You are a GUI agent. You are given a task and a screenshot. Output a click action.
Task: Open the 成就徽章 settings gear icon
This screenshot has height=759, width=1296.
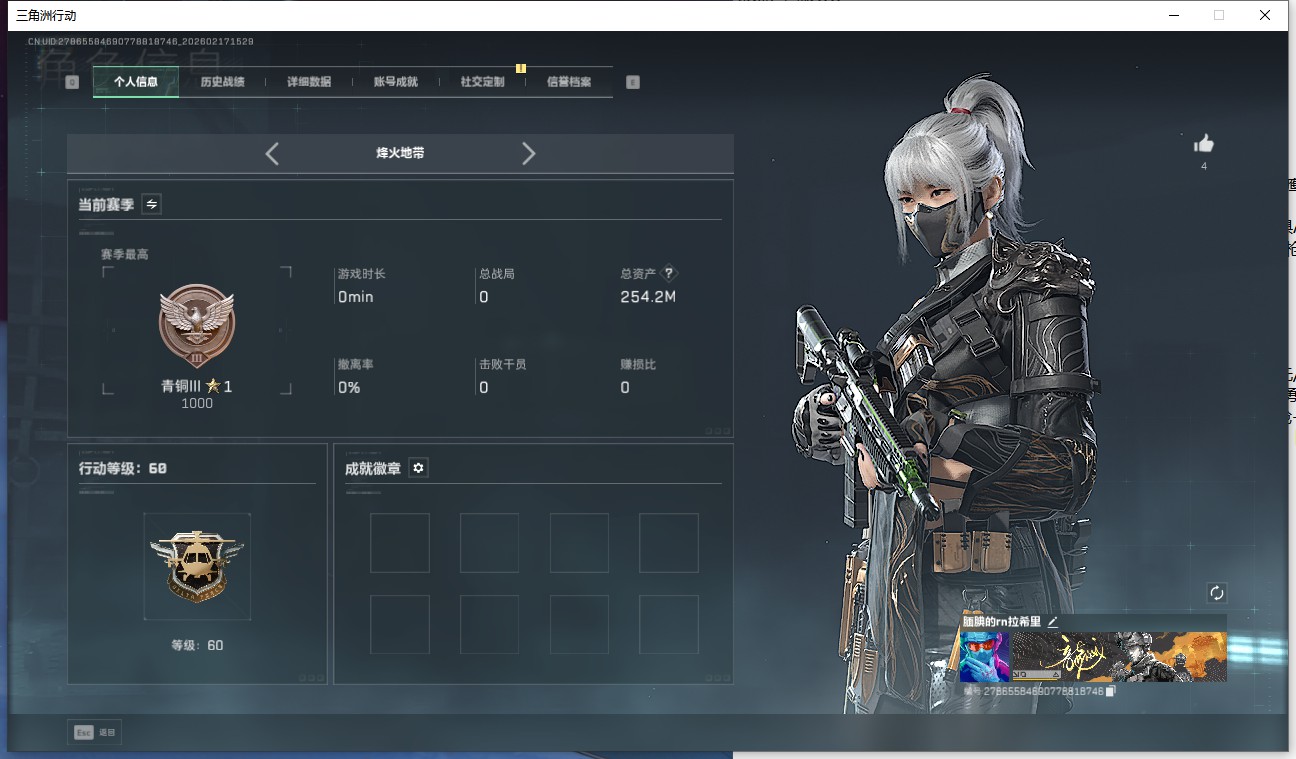click(x=418, y=467)
